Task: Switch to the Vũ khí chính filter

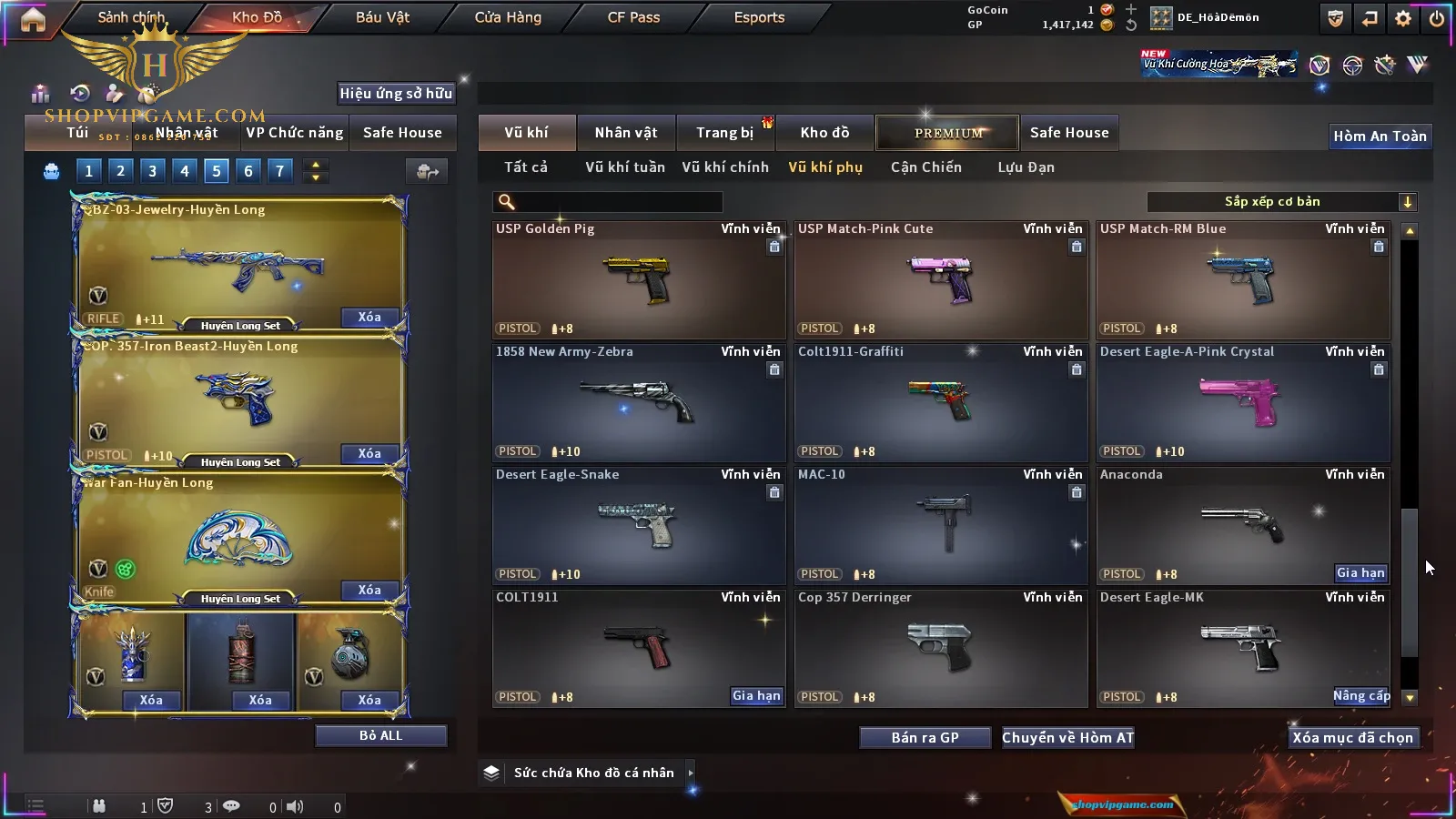Action: (x=725, y=167)
